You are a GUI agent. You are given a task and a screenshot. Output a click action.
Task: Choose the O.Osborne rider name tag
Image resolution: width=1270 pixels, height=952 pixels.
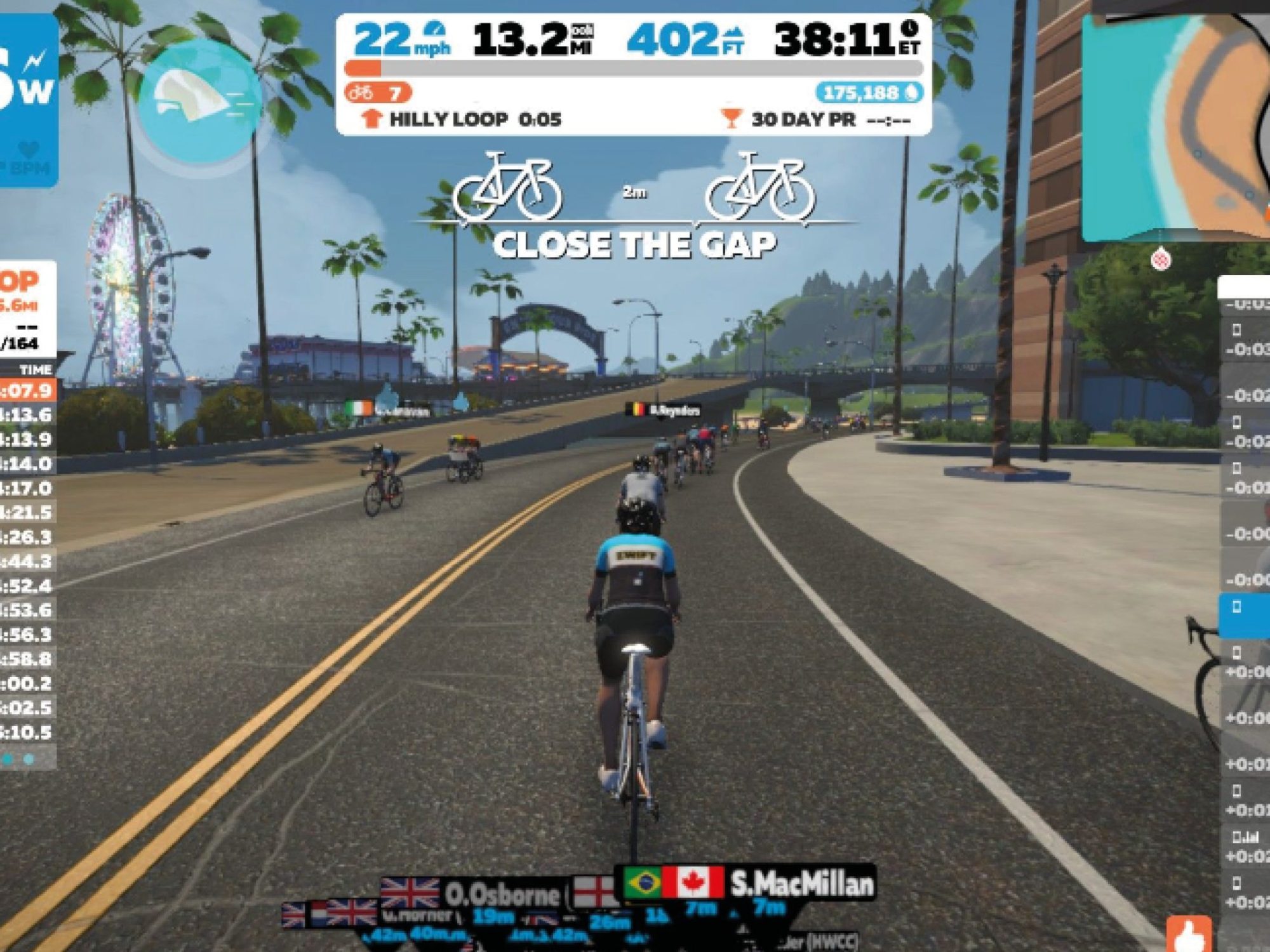pos(502,894)
